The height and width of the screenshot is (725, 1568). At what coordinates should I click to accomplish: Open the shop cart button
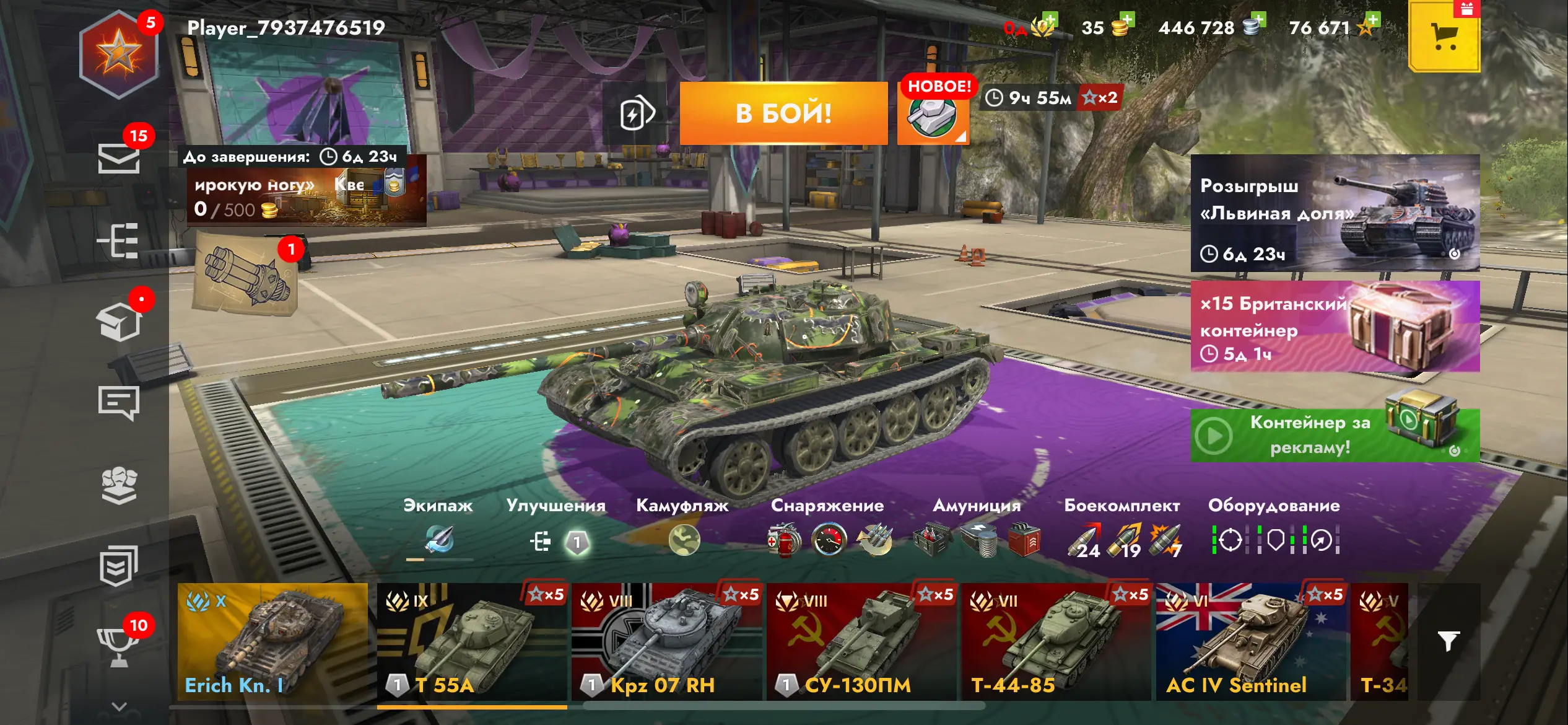click(x=1444, y=37)
